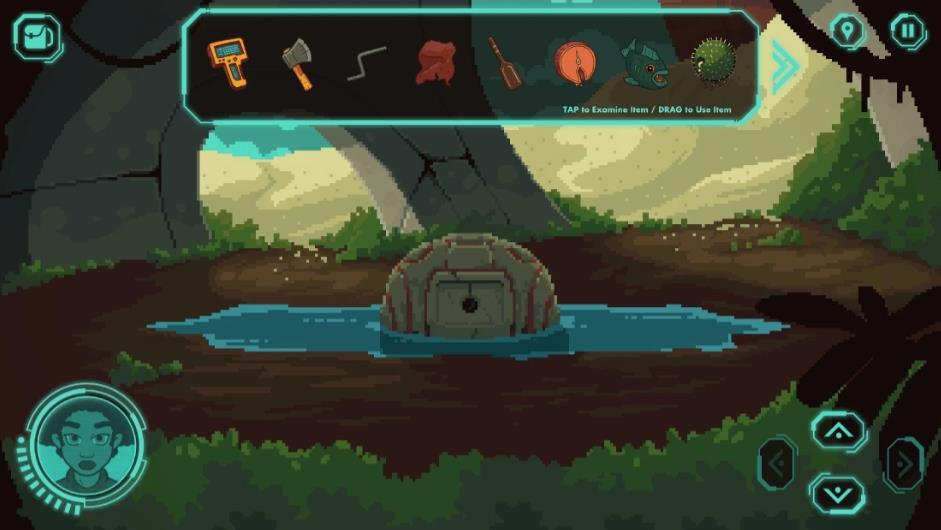Tap the orange round compass item
The height and width of the screenshot is (530, 941).
pyautogui.click(x=573, y=63)
